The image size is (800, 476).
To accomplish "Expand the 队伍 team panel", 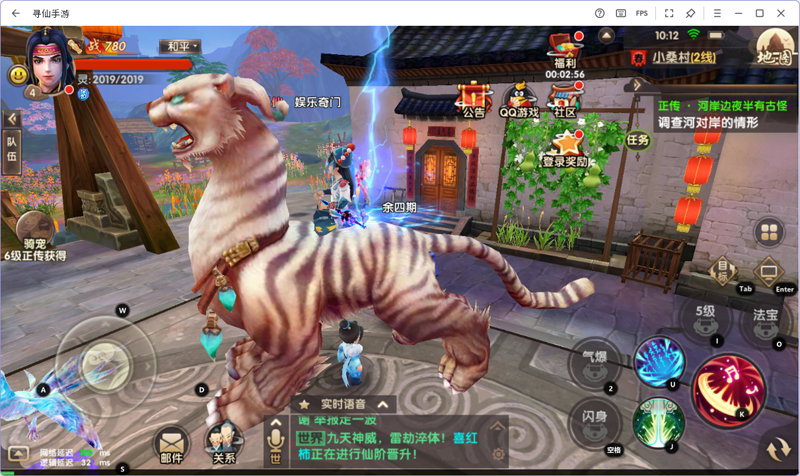I will [x=12, y=149].
